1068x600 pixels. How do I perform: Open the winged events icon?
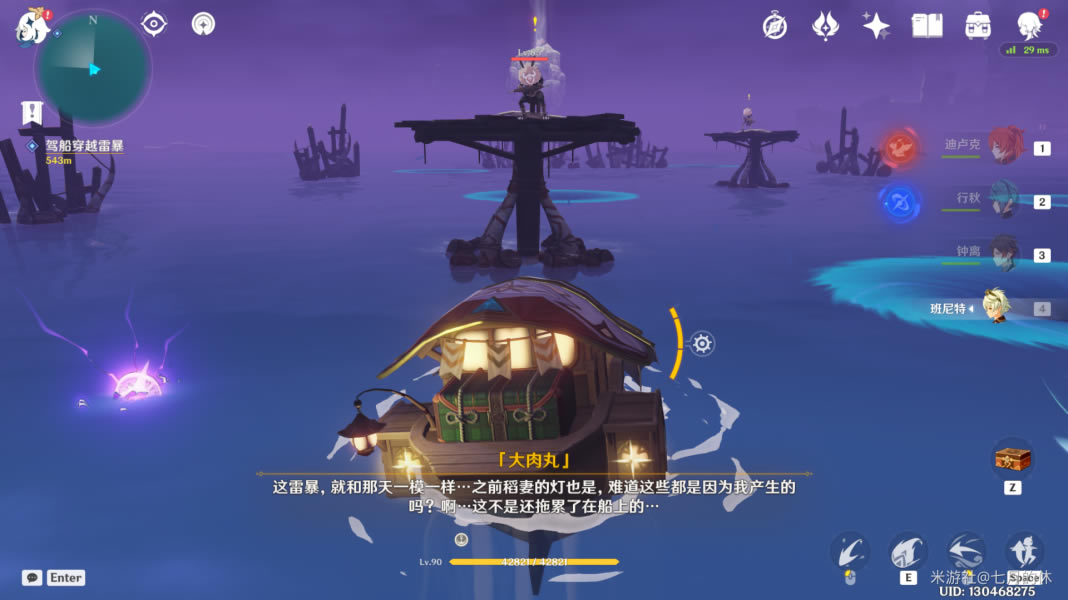click(825, 26)
